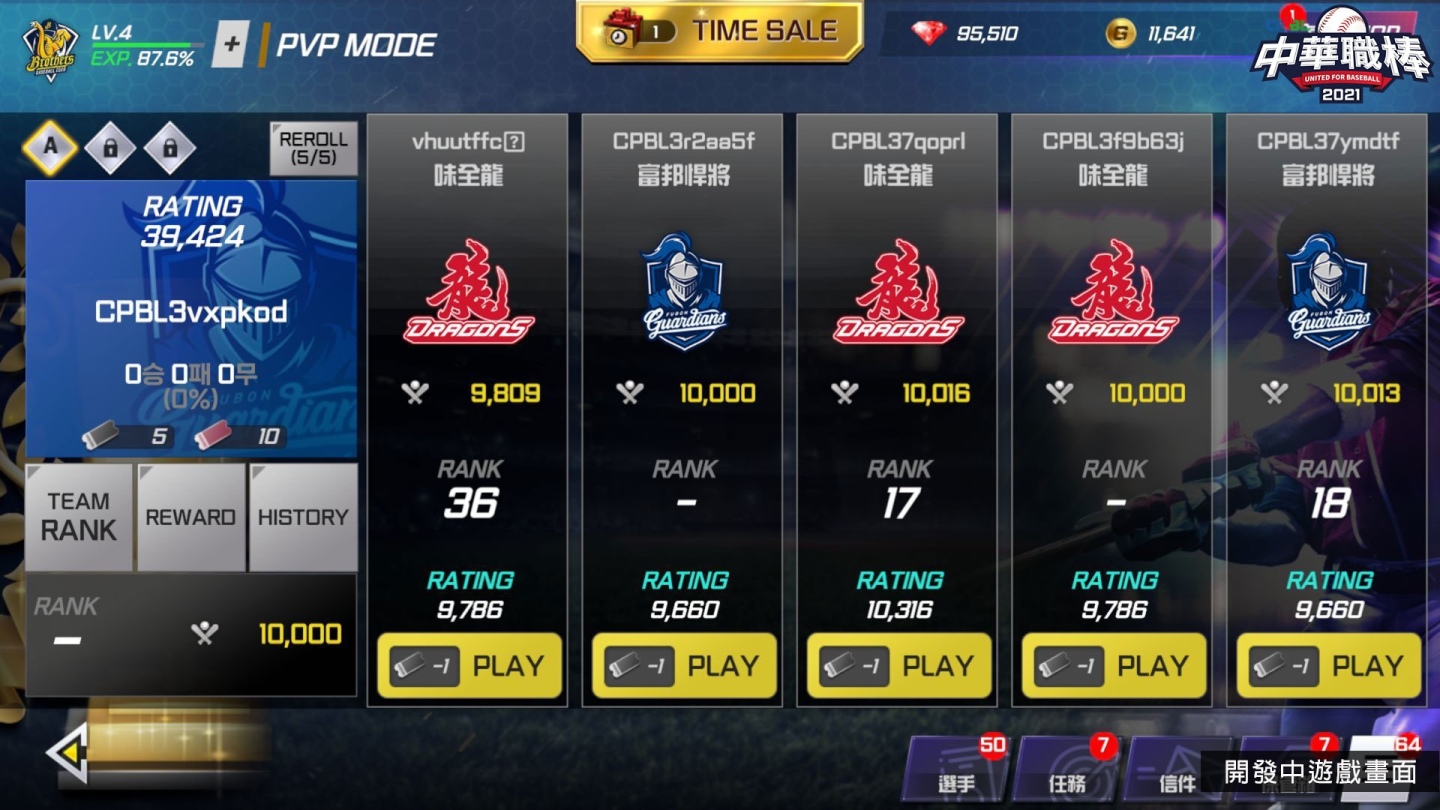This screenshot has width=1440, height=810.
Task: Challenge CPBL3r2aa5f with the PLAY button
Action: coord(684,666)
